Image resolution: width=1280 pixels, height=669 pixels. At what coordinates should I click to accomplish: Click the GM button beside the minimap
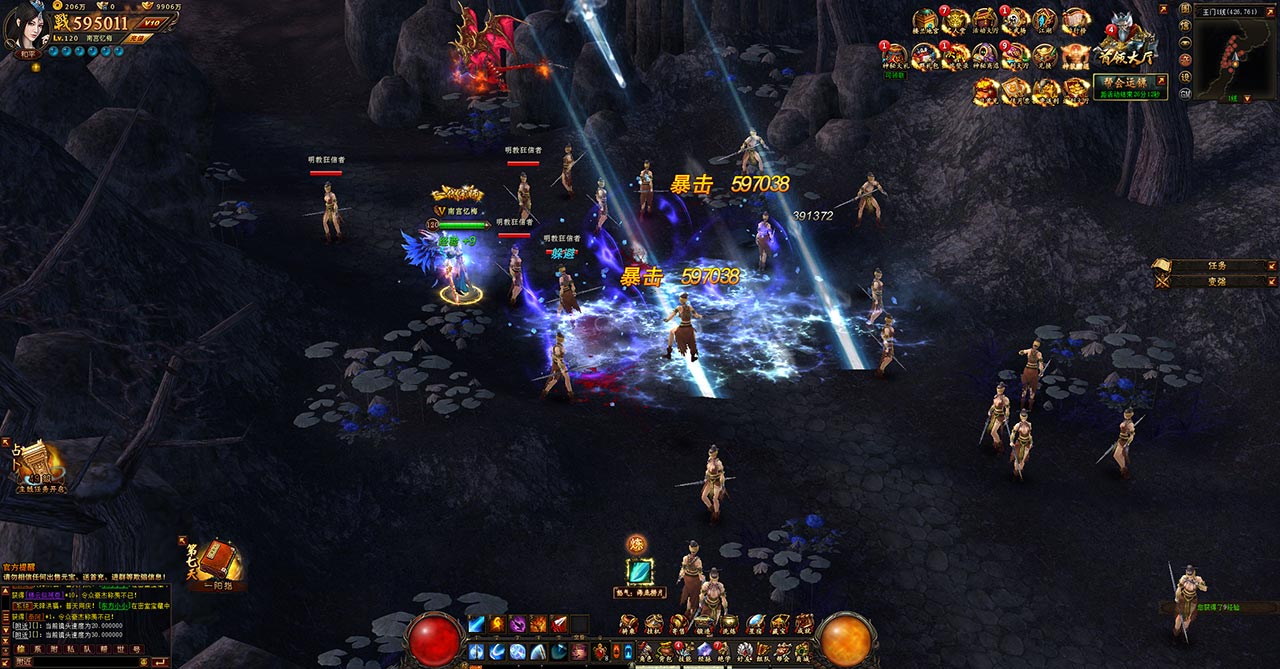[1185, 93]
